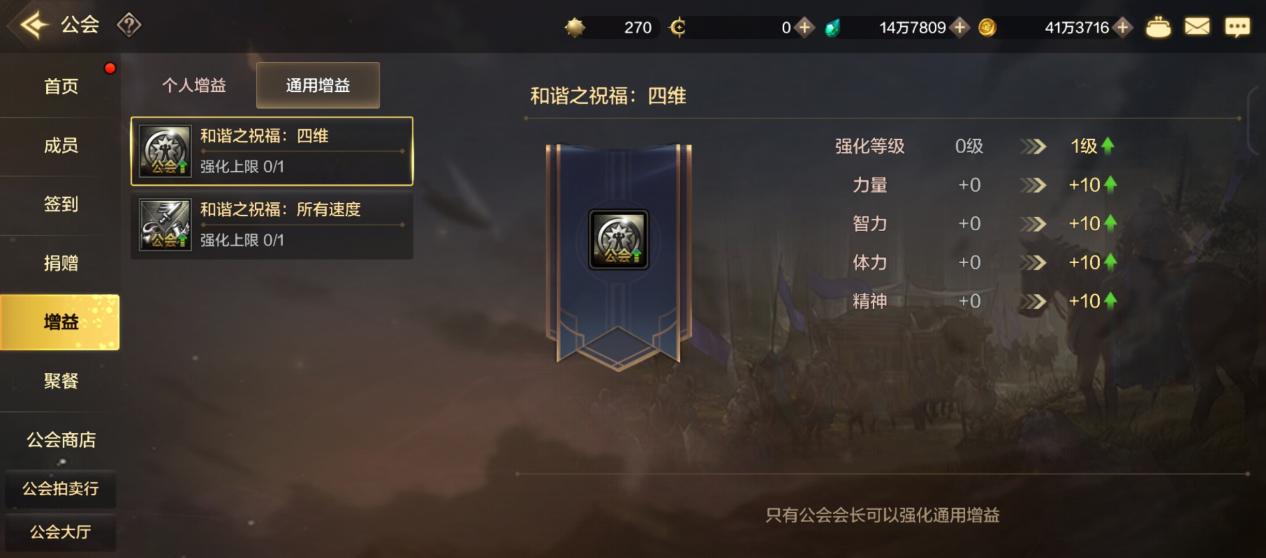This screenshot has width=1266, height=558.
Task: Open the 公会拍卖行 auction house
Action: click(60, 490)
